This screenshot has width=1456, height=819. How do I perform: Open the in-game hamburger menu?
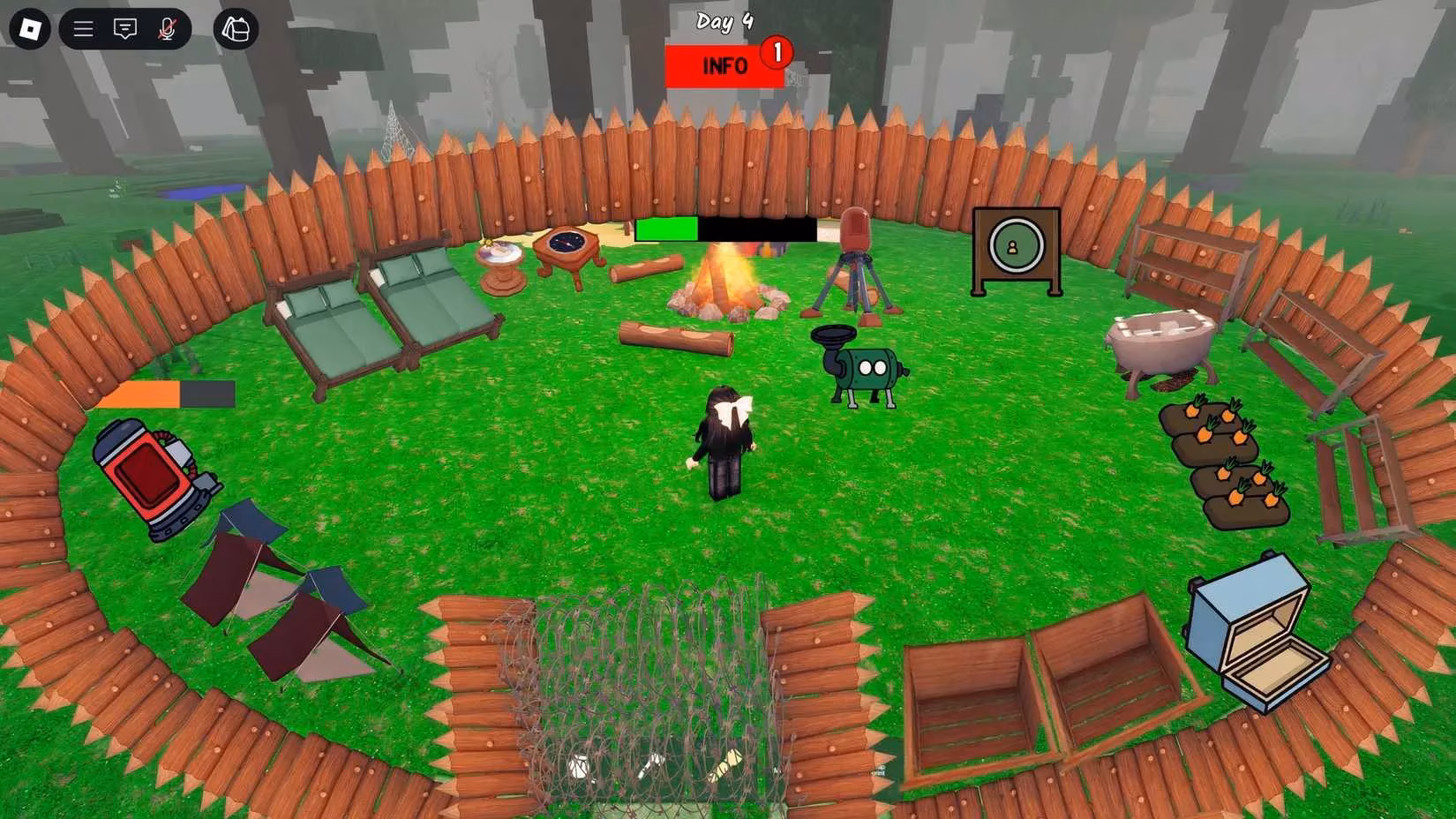point(82,28)
